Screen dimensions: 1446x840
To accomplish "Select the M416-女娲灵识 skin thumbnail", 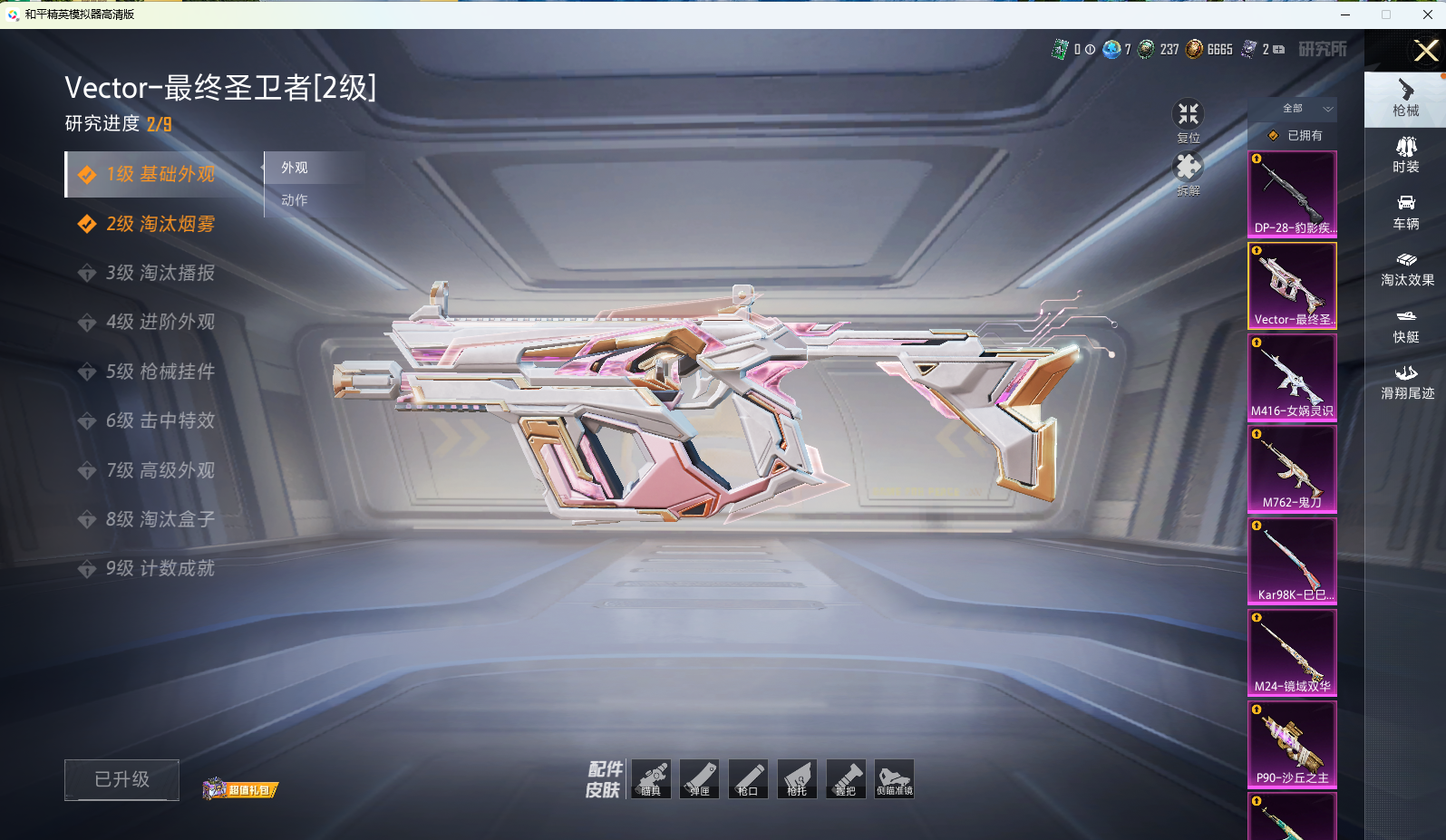I will click(x=1292, y=377).
